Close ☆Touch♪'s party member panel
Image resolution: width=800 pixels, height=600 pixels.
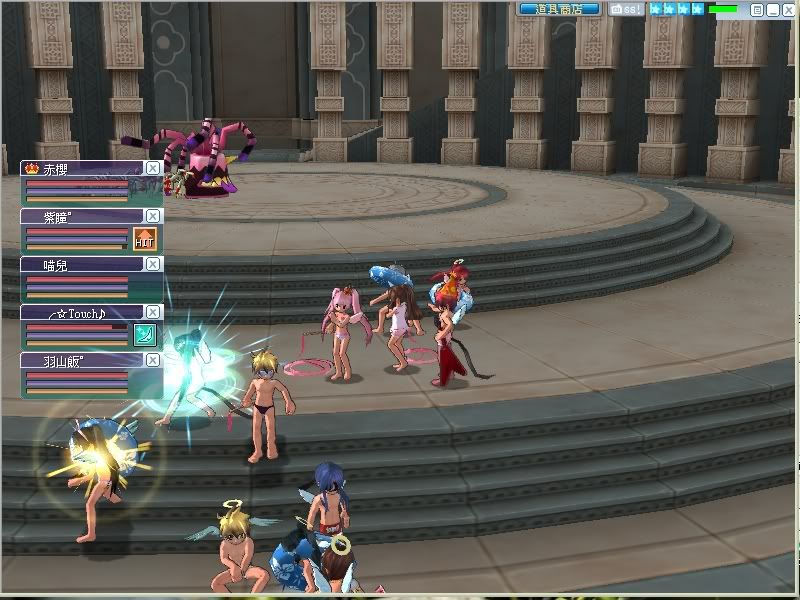point(152,312)
